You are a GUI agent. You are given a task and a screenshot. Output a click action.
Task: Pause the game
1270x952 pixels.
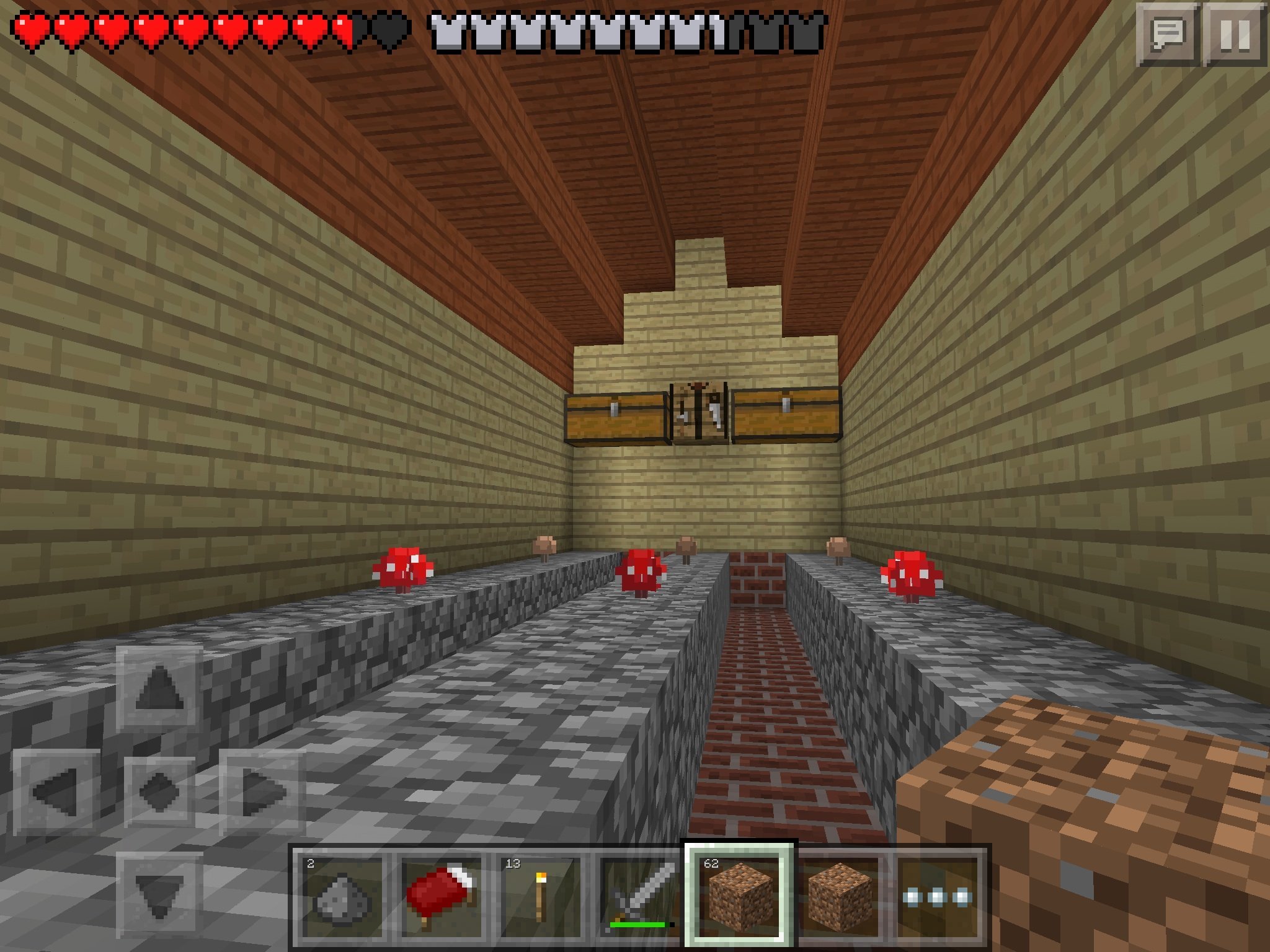pos(1235,35)
